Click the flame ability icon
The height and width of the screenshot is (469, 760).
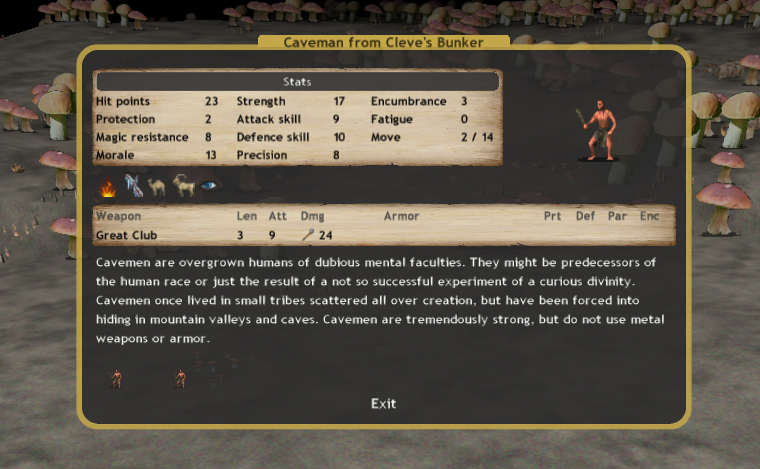click(x=108, y=186)
